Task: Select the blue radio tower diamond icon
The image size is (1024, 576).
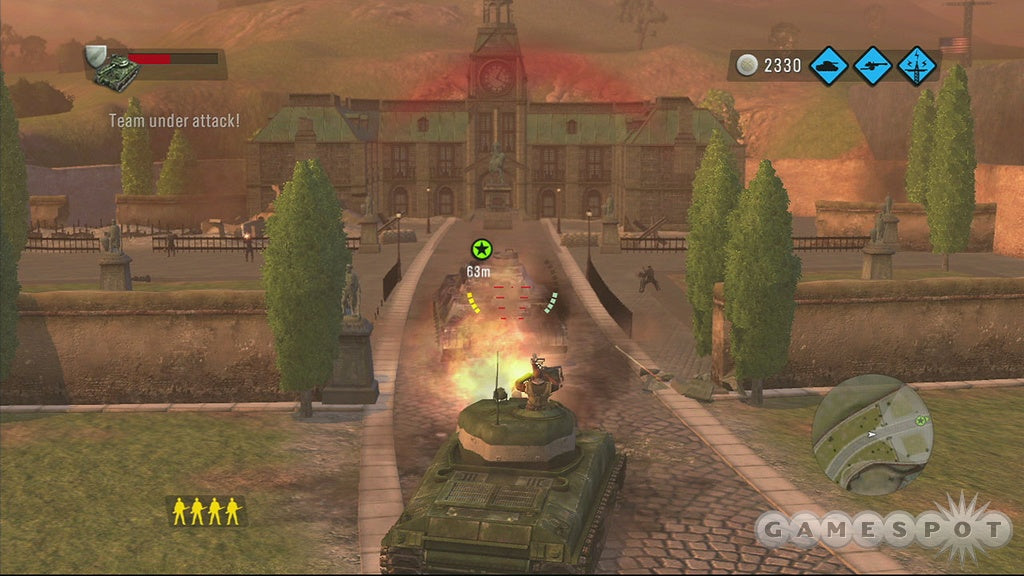Action: point(917,66)
